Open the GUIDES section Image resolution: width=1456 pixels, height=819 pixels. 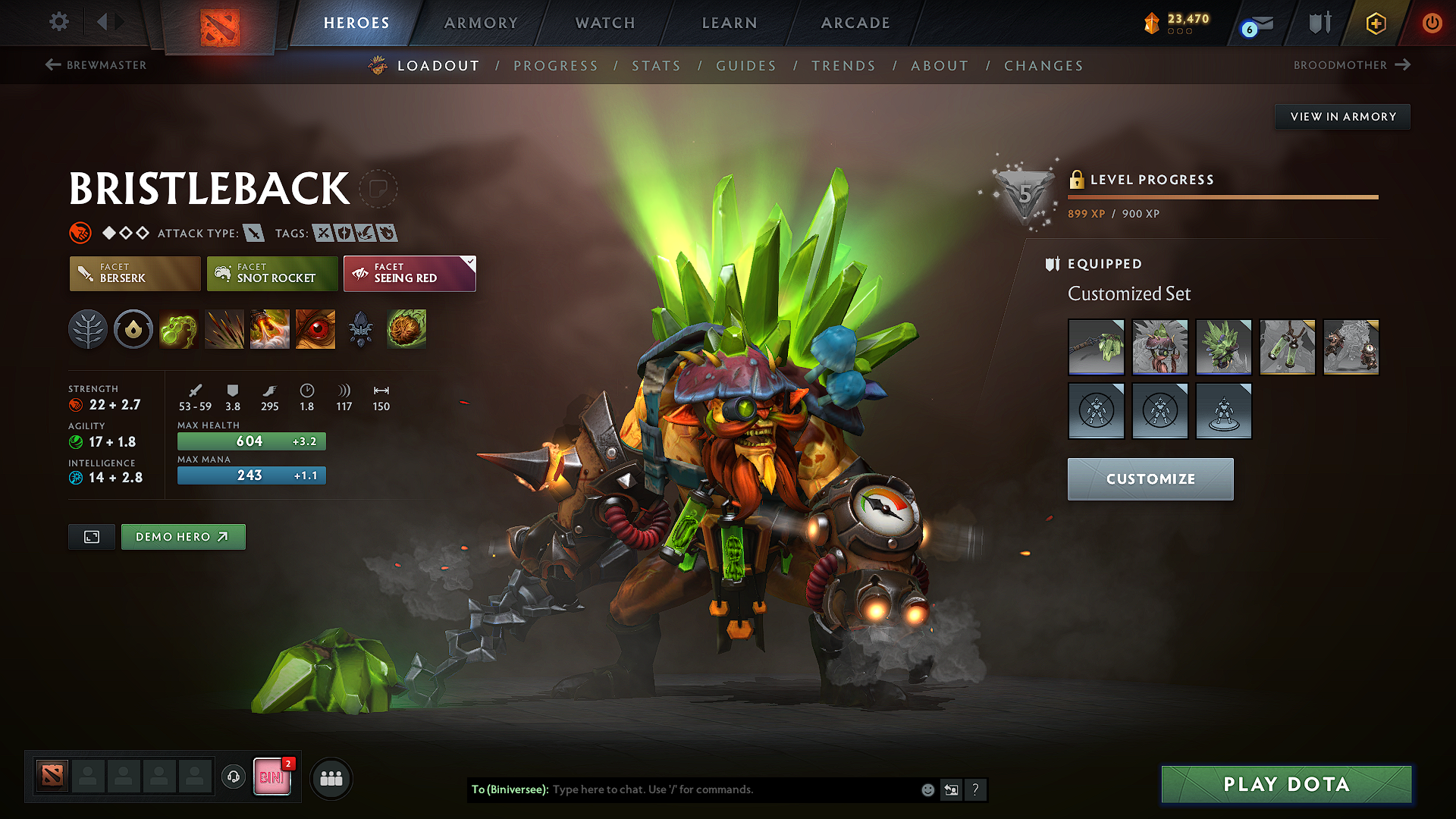tap(746, 66)
